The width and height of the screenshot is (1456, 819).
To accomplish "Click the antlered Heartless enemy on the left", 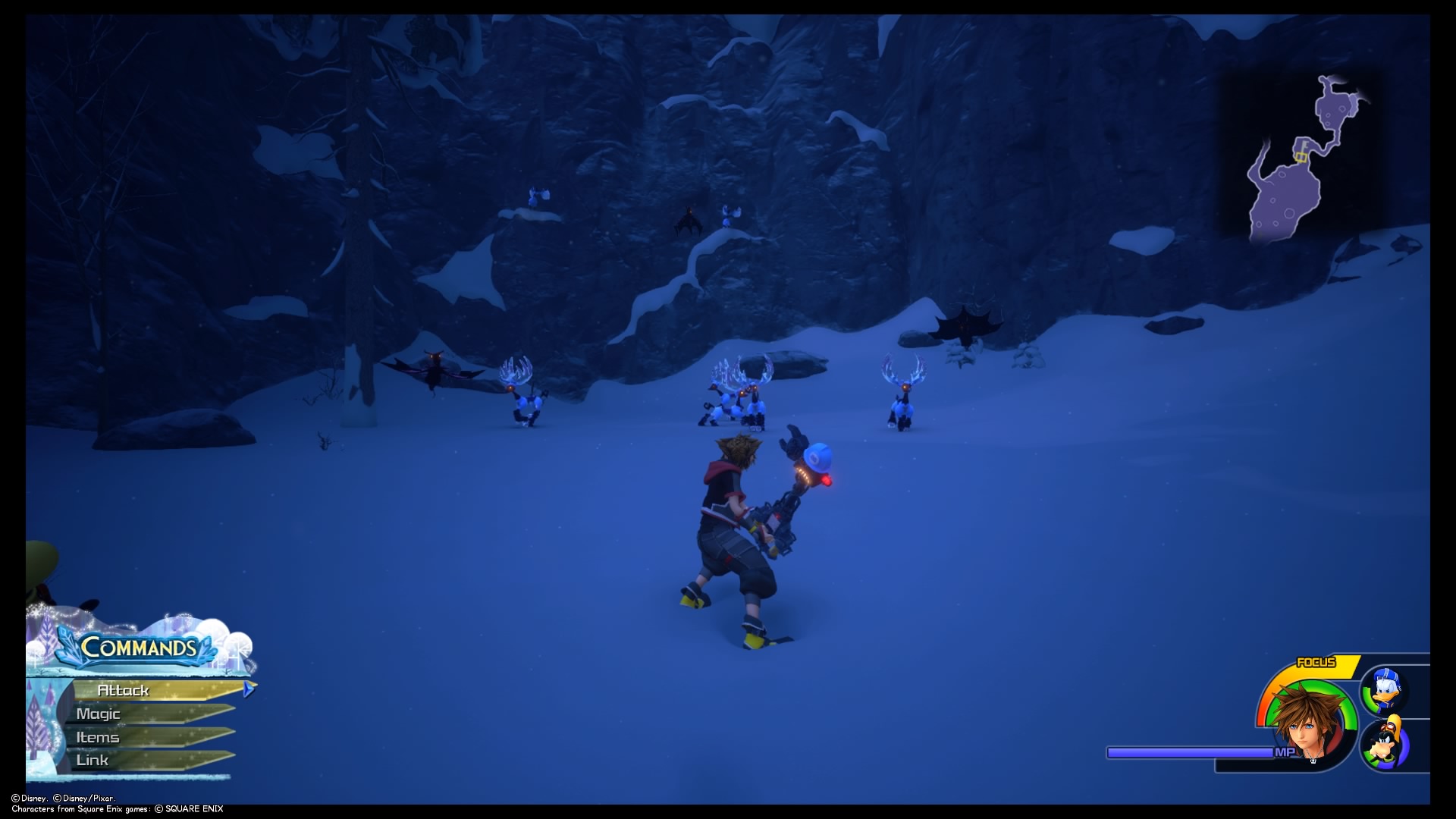I will (523, 394).
